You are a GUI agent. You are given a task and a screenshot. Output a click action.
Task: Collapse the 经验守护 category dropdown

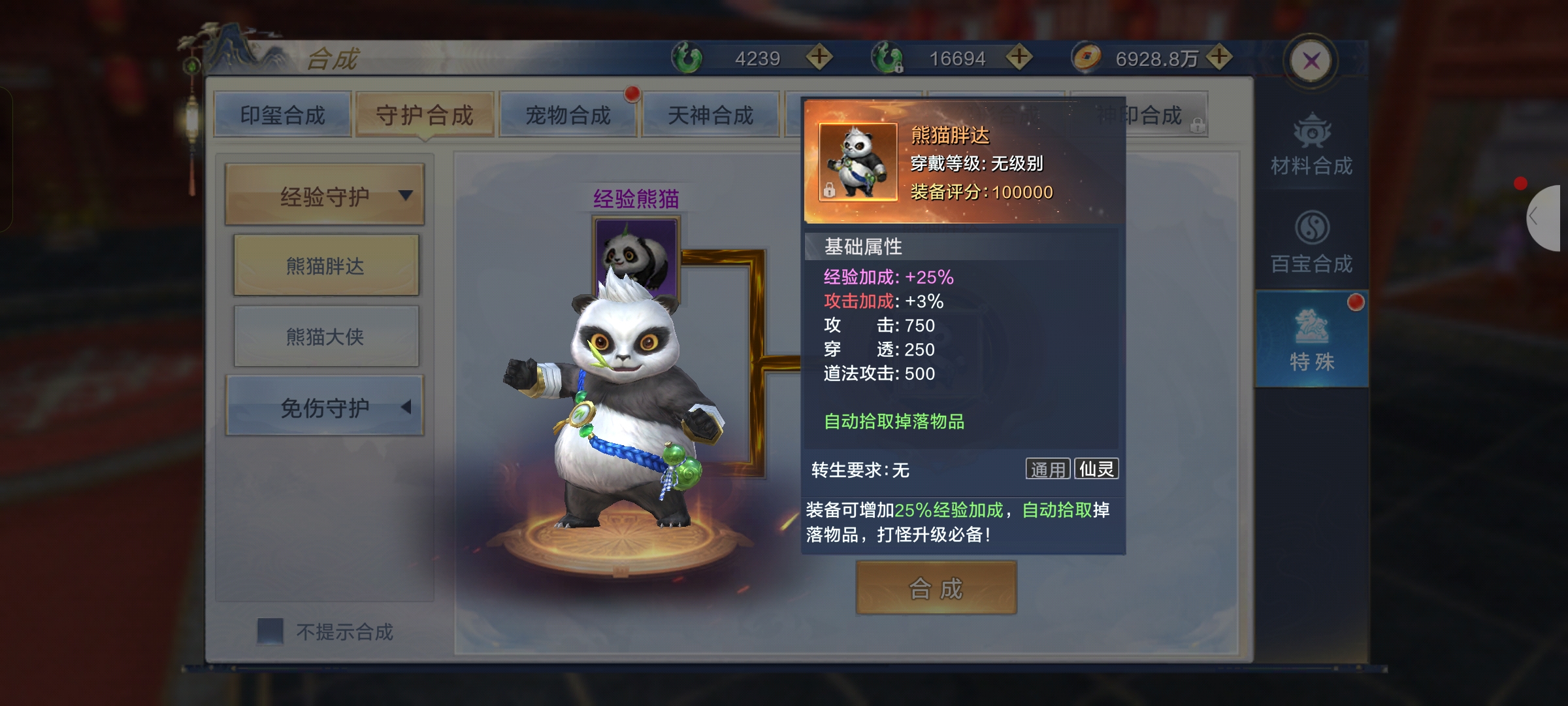tap(325, 195)
